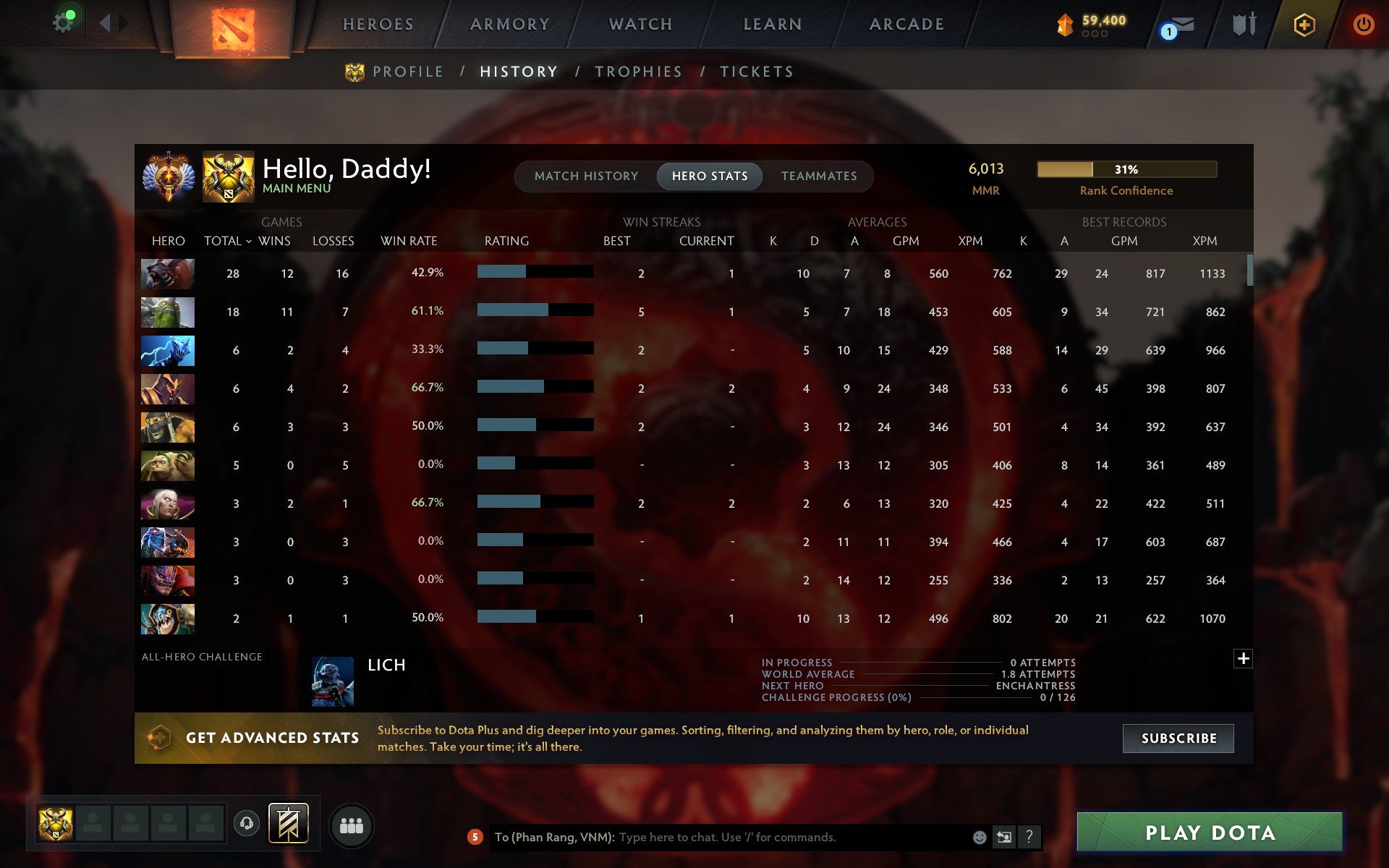Expand the All-Hero Challenge plus control

[x=1244, y=659]
